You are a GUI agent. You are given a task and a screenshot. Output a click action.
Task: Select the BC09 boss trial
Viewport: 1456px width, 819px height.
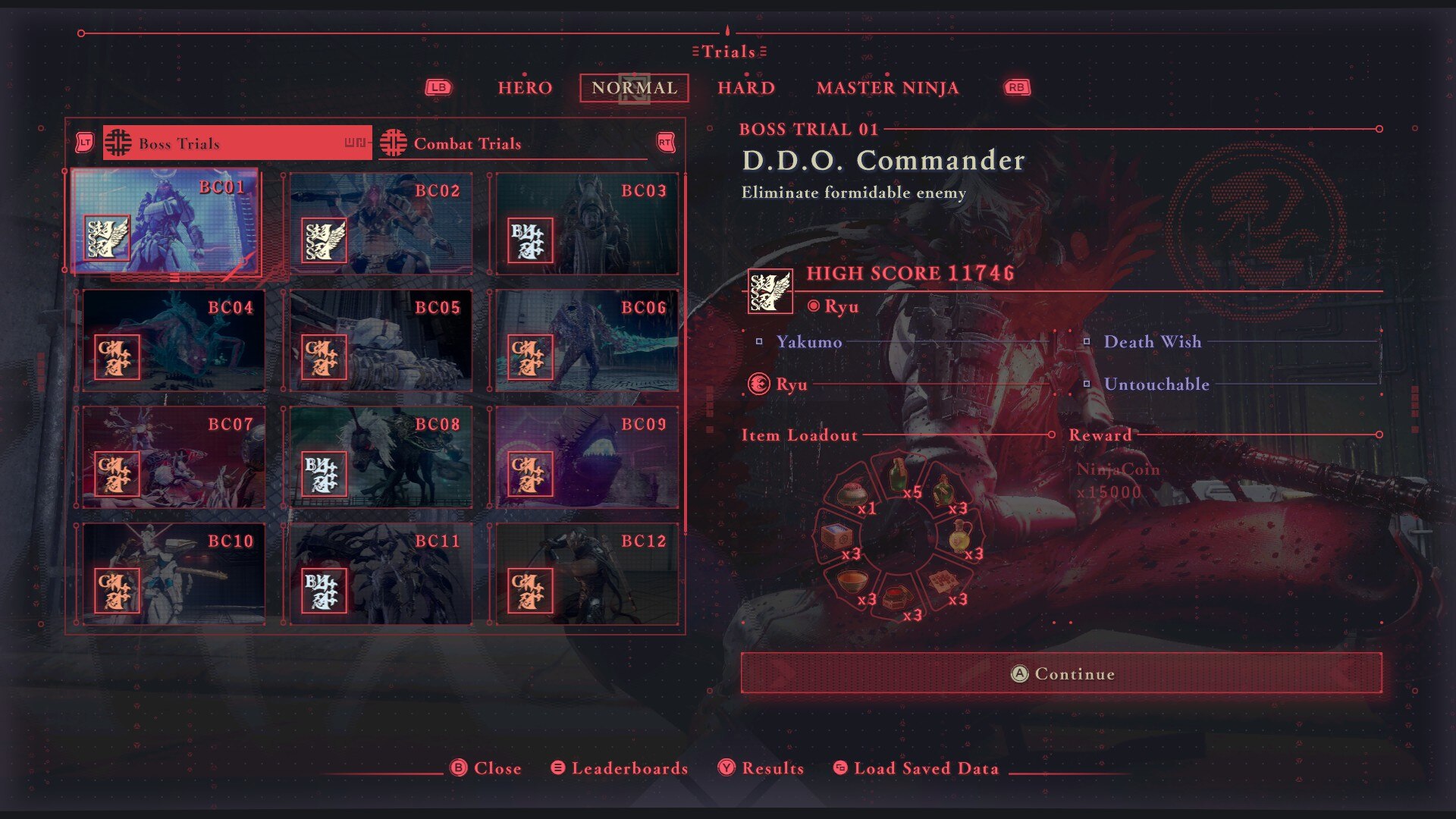[x=586, y=457]
